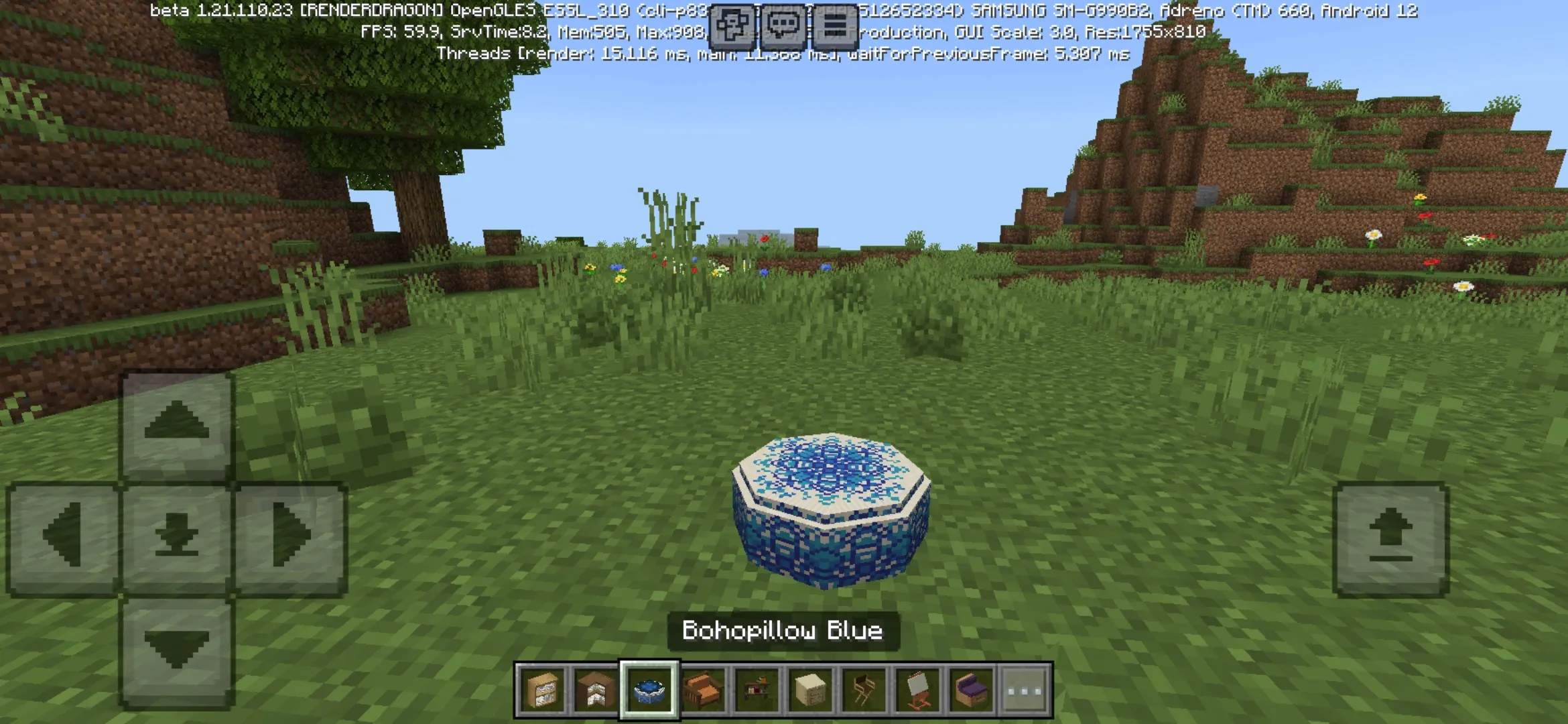
Task: Open the emote menu button
Action: 732,26
